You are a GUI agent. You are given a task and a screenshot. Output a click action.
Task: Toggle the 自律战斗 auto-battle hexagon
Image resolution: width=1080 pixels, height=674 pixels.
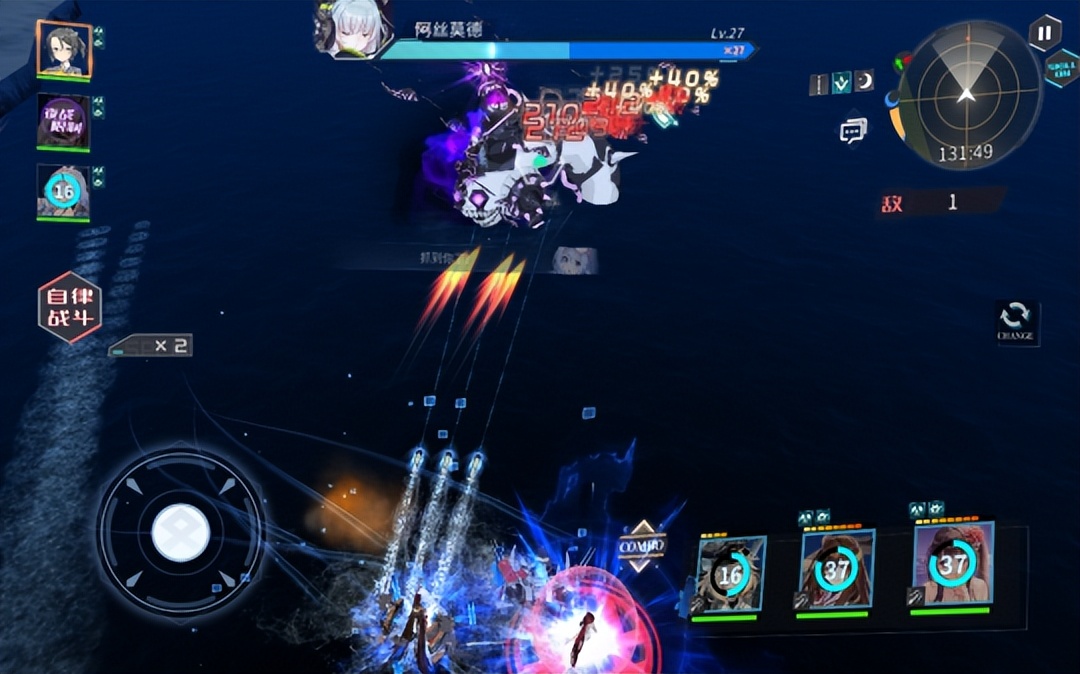click(69, 307)
